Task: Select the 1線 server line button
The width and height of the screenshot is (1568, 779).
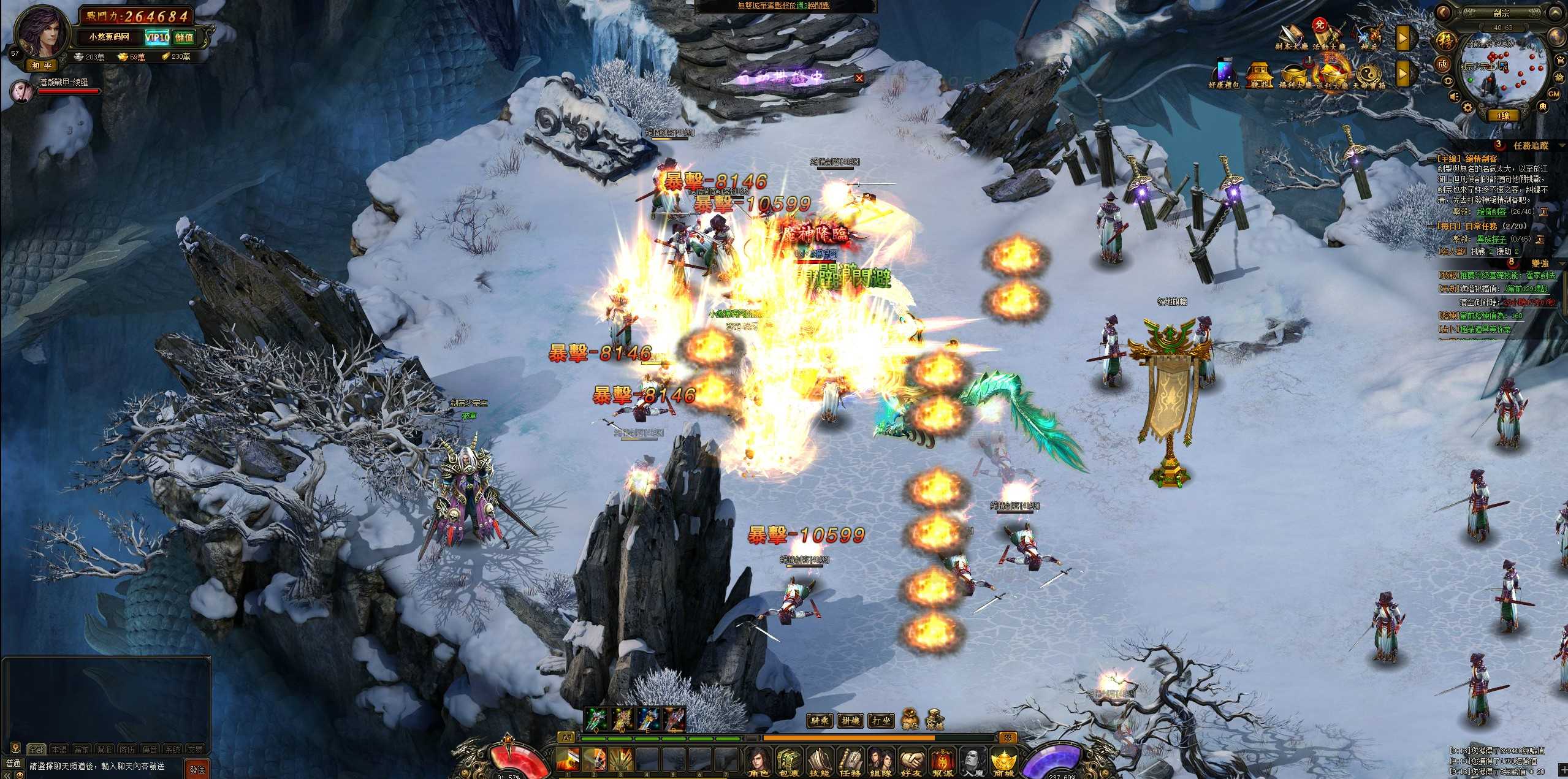Action: (1503, 115)
